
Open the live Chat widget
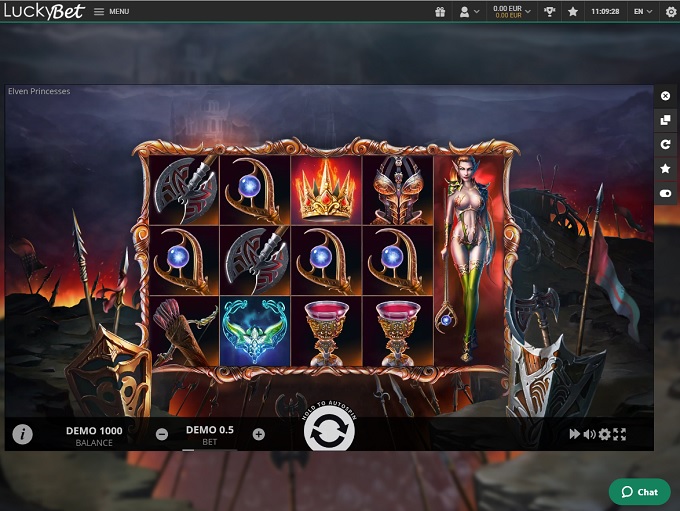click(639, 492)
